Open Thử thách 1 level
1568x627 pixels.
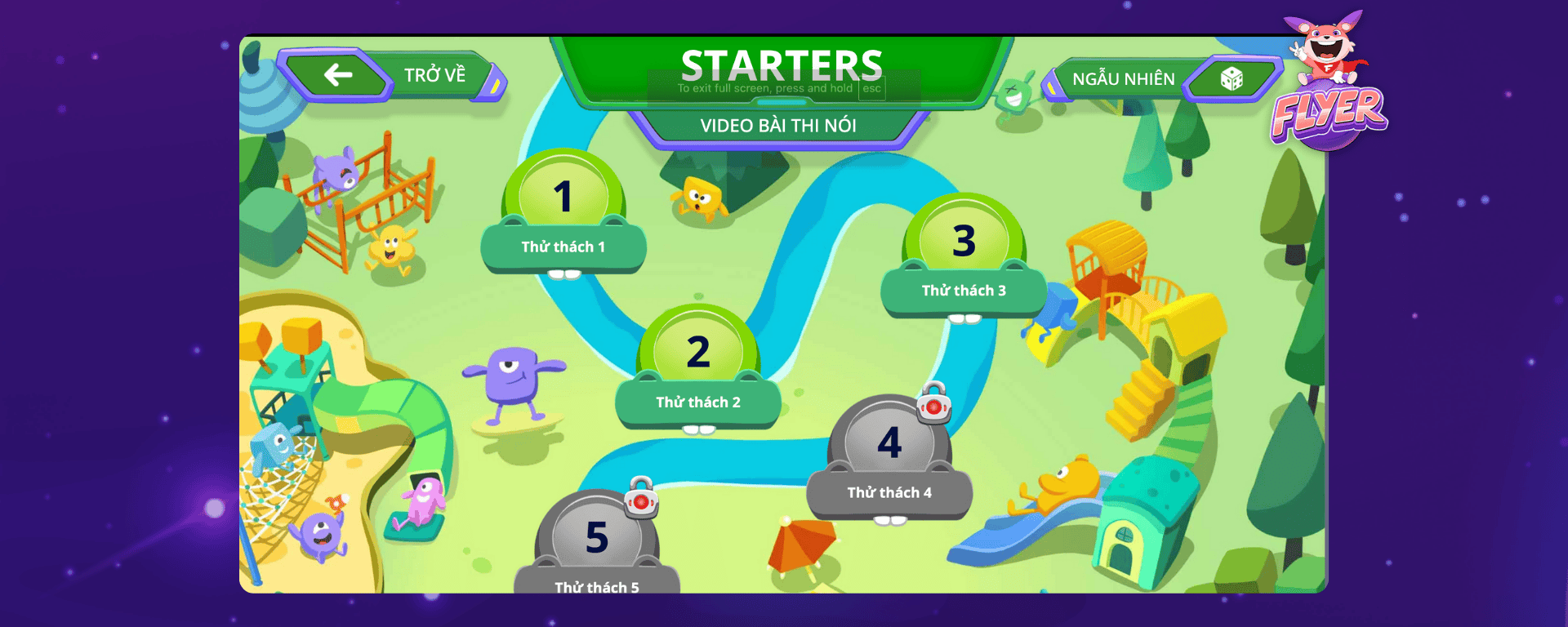(x=563, y=214)
